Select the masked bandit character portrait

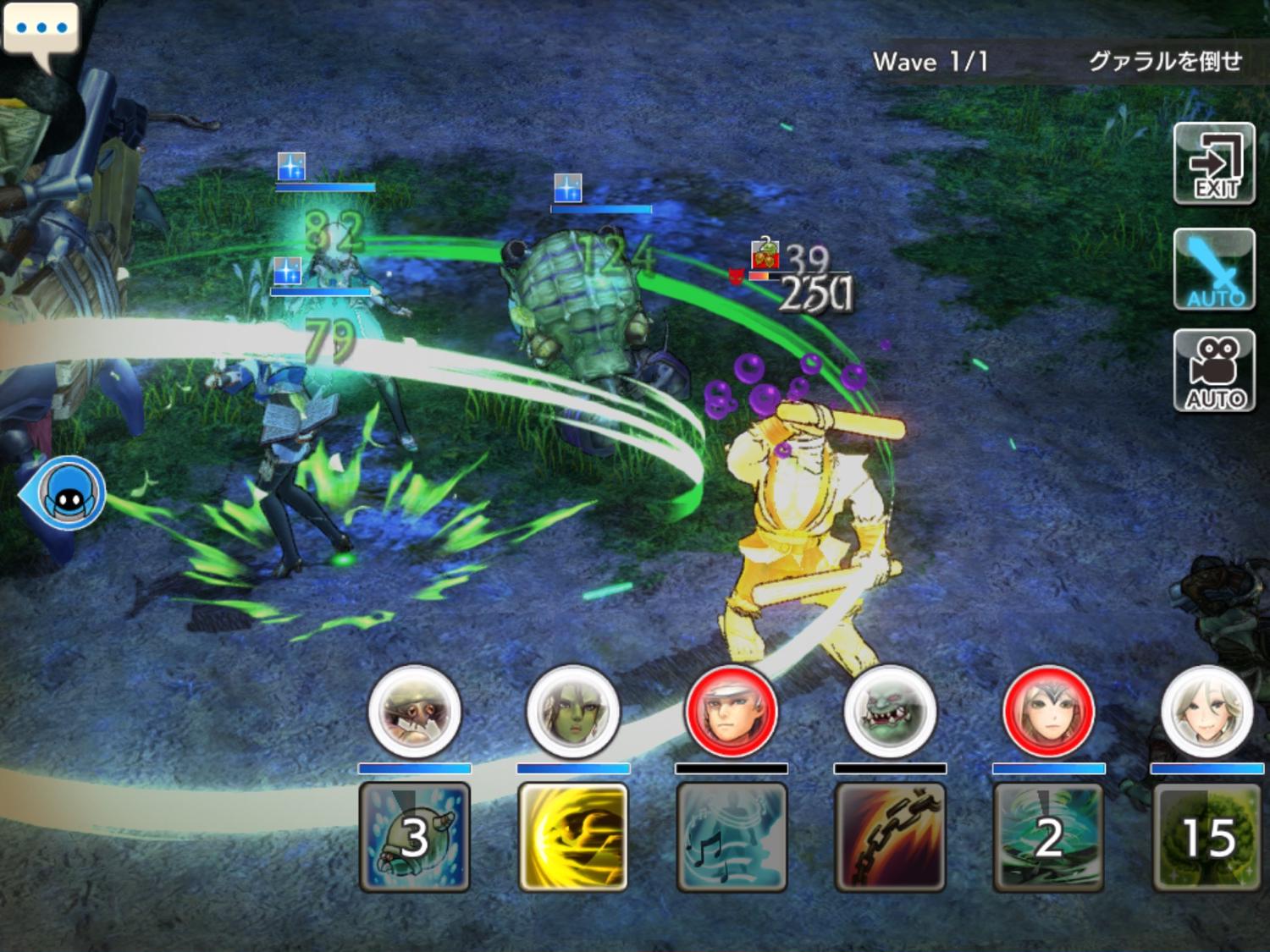415,712
